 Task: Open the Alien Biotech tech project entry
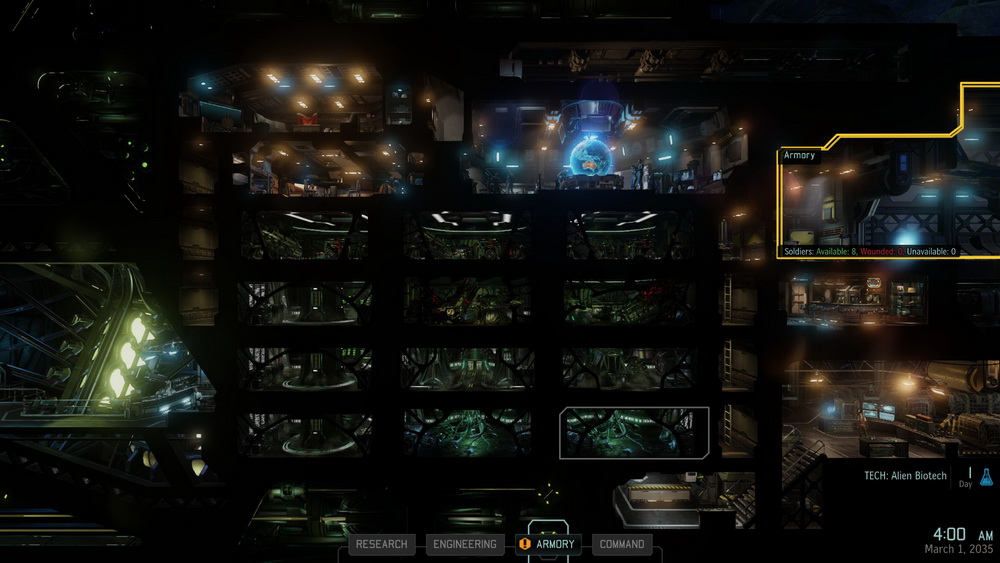point(905,476)
